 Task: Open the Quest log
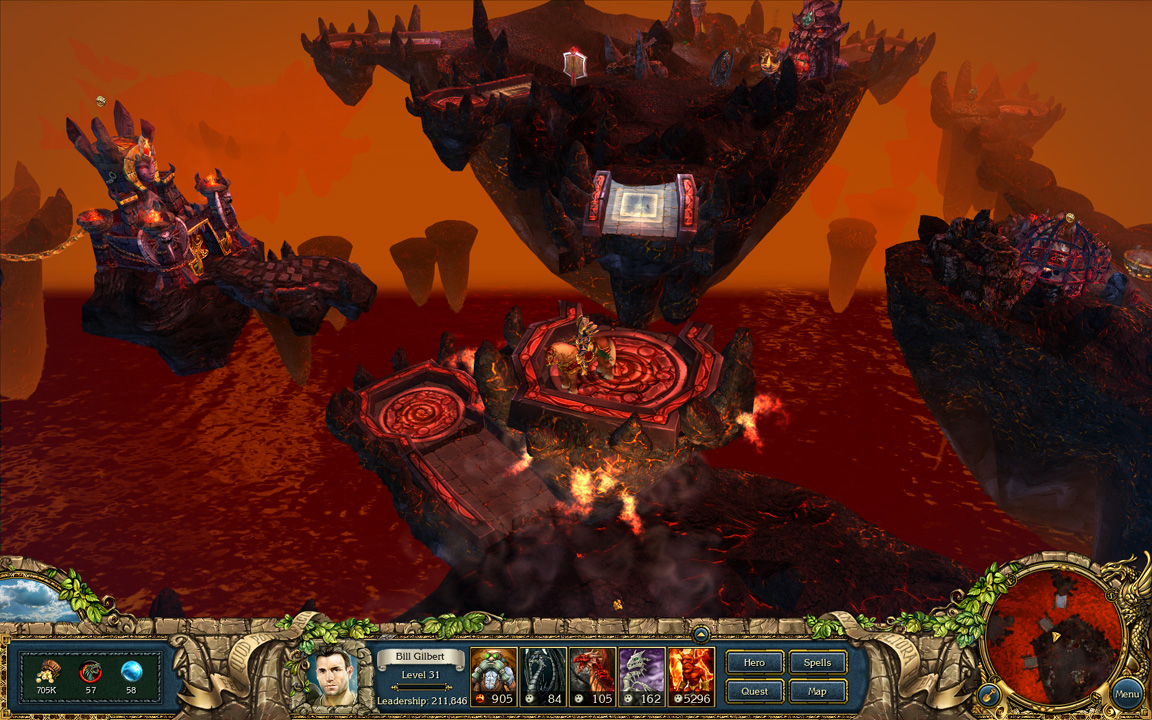pos(754,691)
